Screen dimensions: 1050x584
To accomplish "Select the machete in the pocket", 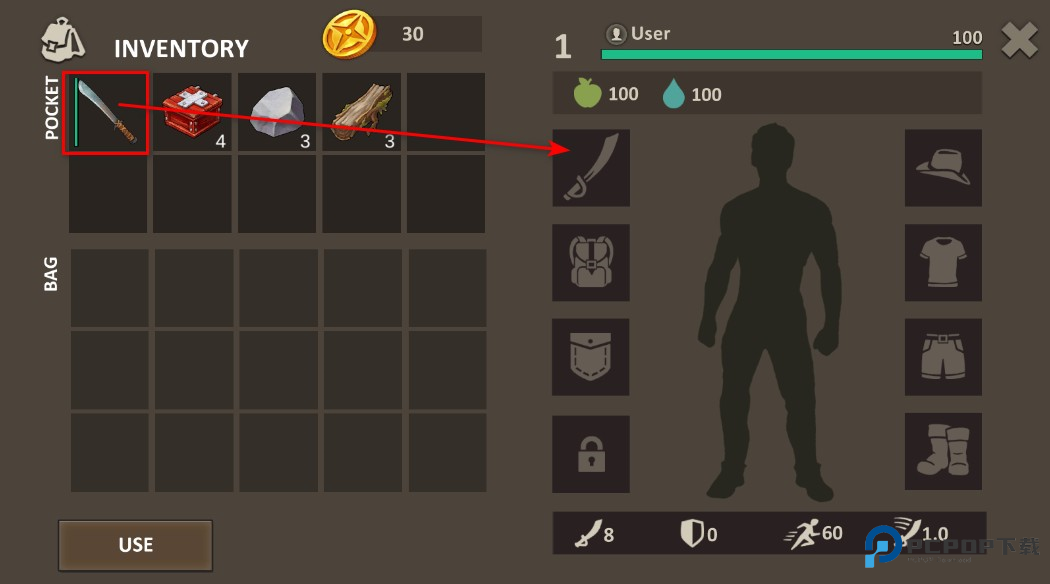I will (106, 112).
